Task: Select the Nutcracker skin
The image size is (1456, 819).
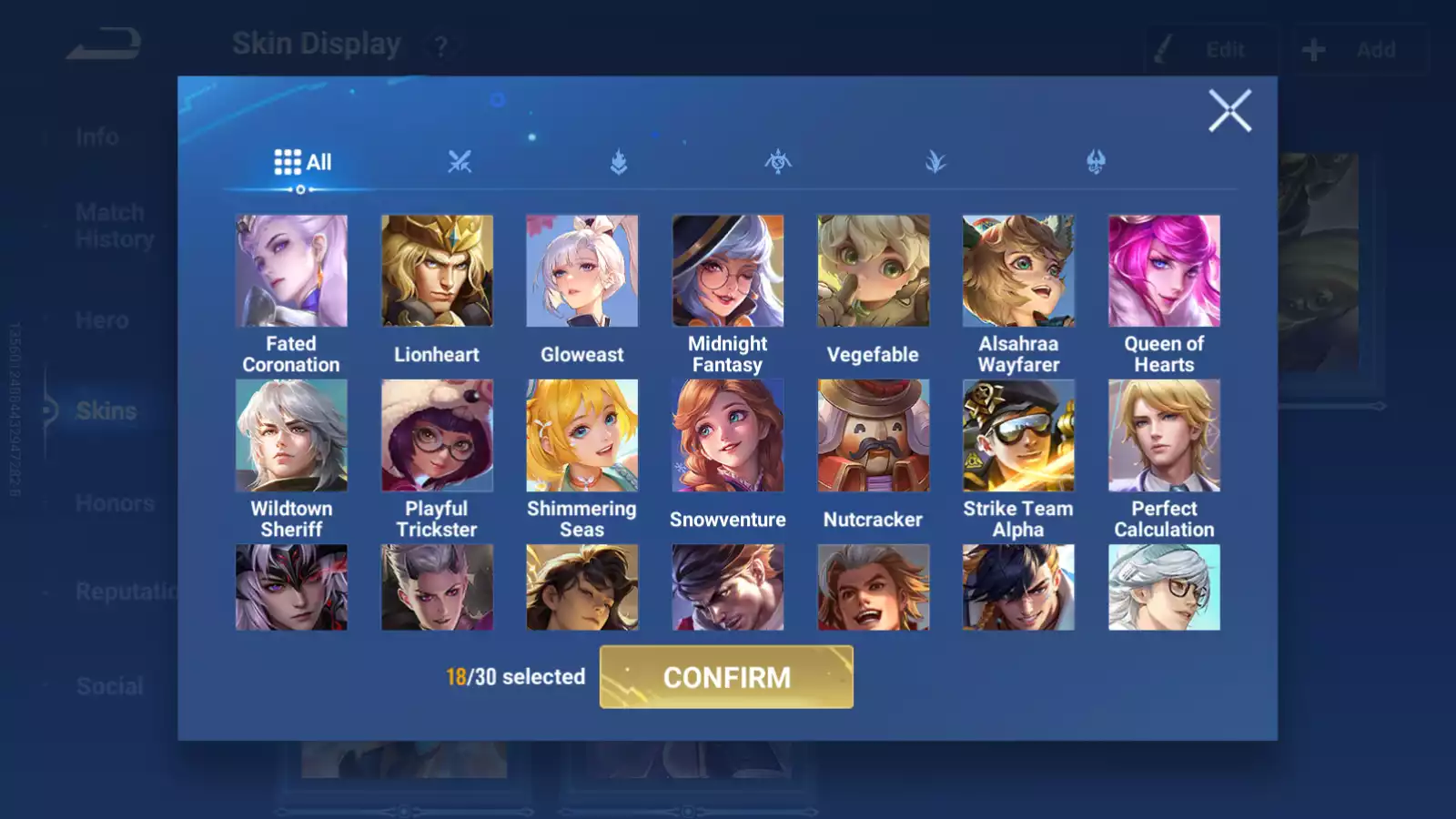Action: pyautogui.click(x=874, y=436)
